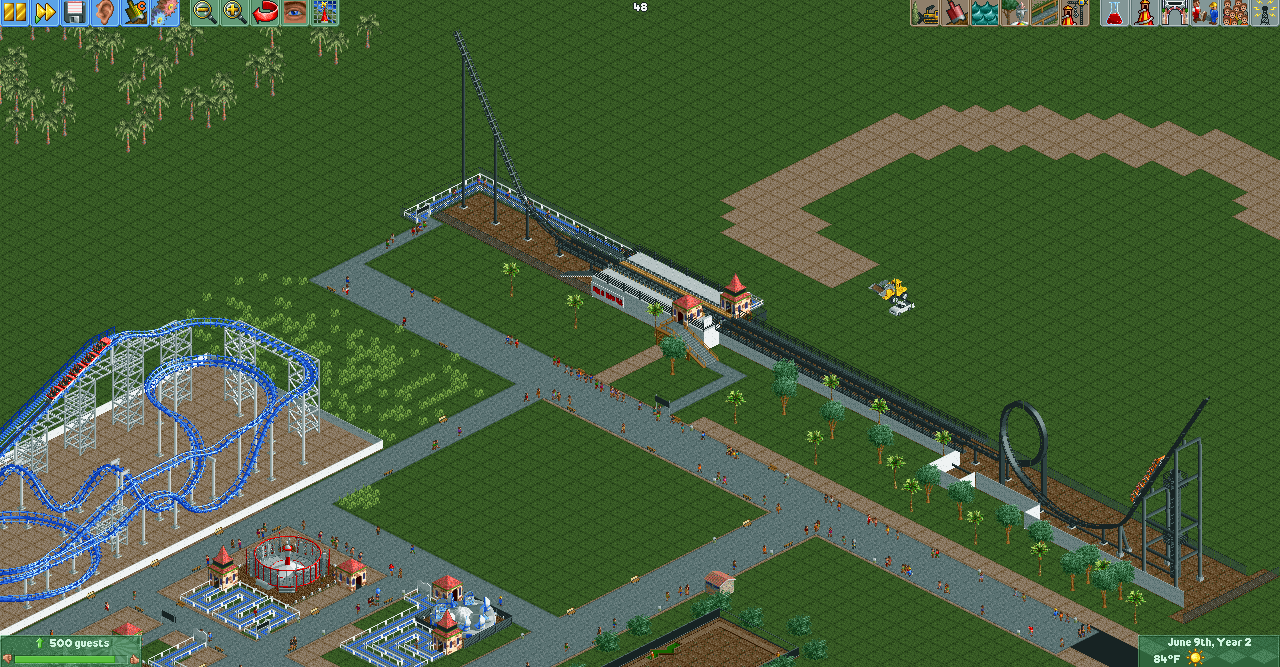Zoom out with the minus magnifier
Image resolution: width=1280 pixels, height=667 pixels.
[x=204, y=12]
